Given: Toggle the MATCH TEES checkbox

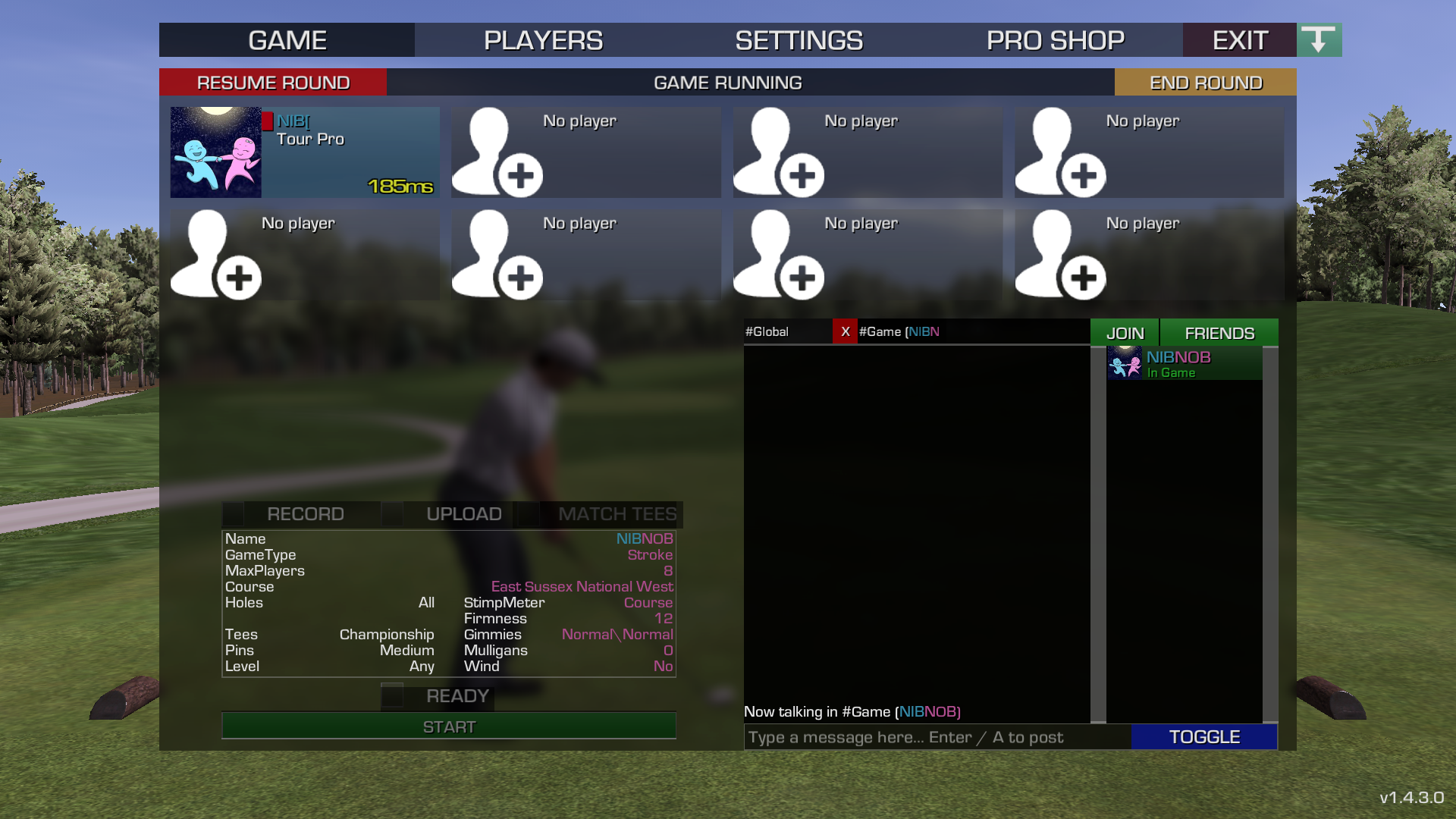Looking at the screenshot, I should click(x=529, y=514).
